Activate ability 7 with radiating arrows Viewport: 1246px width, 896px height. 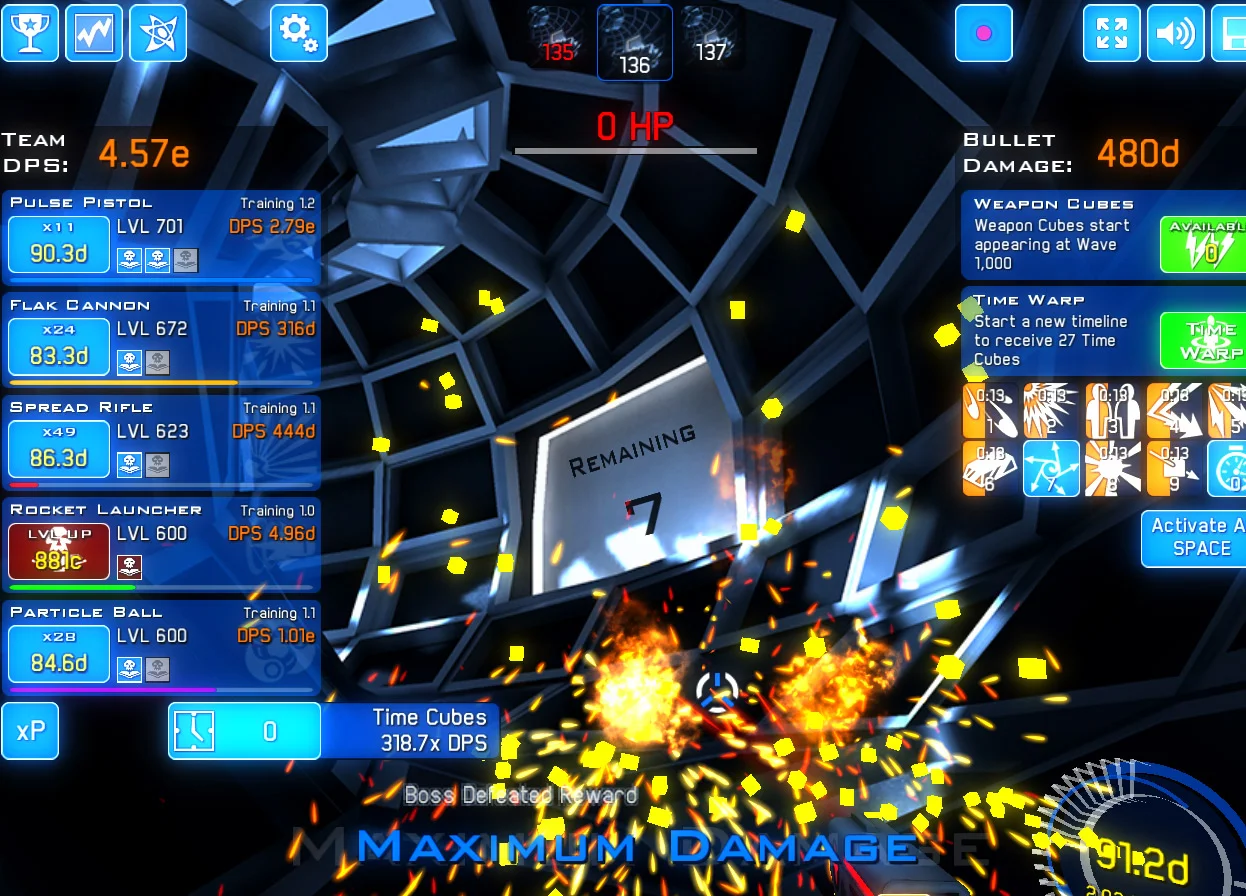[x=1051, y=468]
